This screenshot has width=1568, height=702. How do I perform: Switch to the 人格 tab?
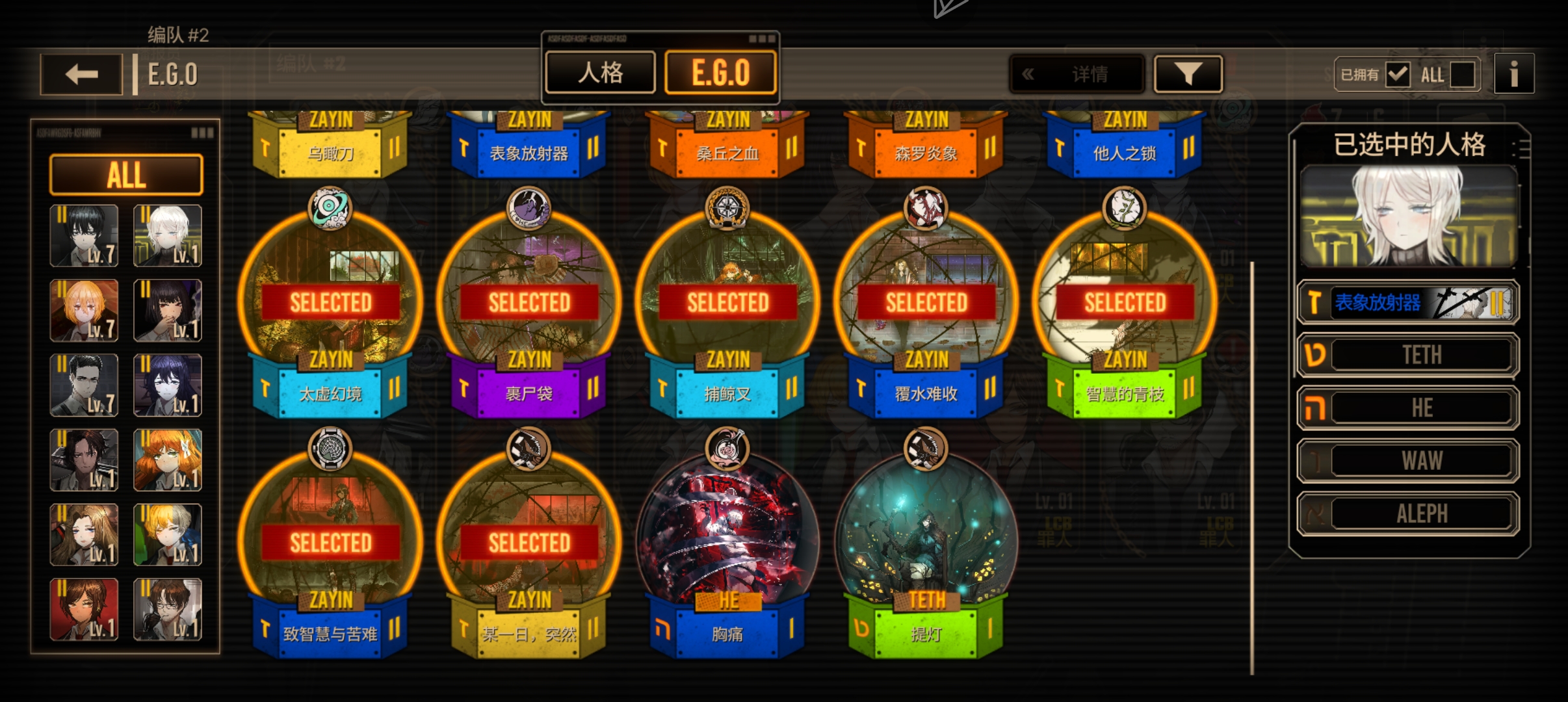[600, 73]
